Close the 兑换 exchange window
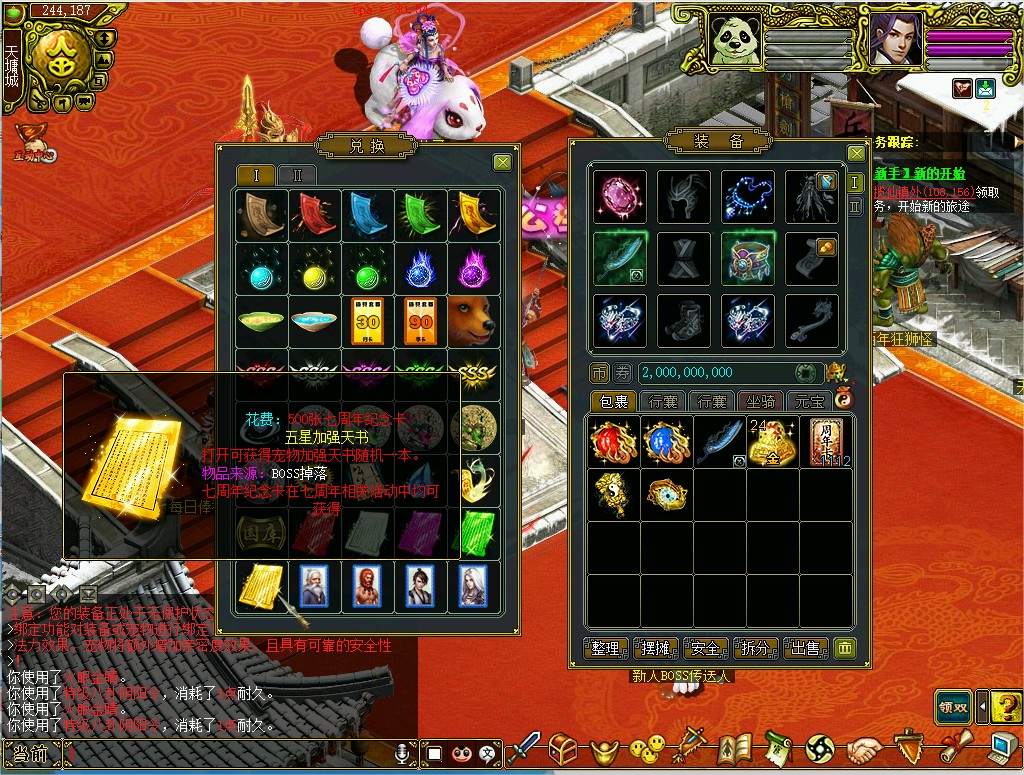The image size is (1024, 775). 502,162
